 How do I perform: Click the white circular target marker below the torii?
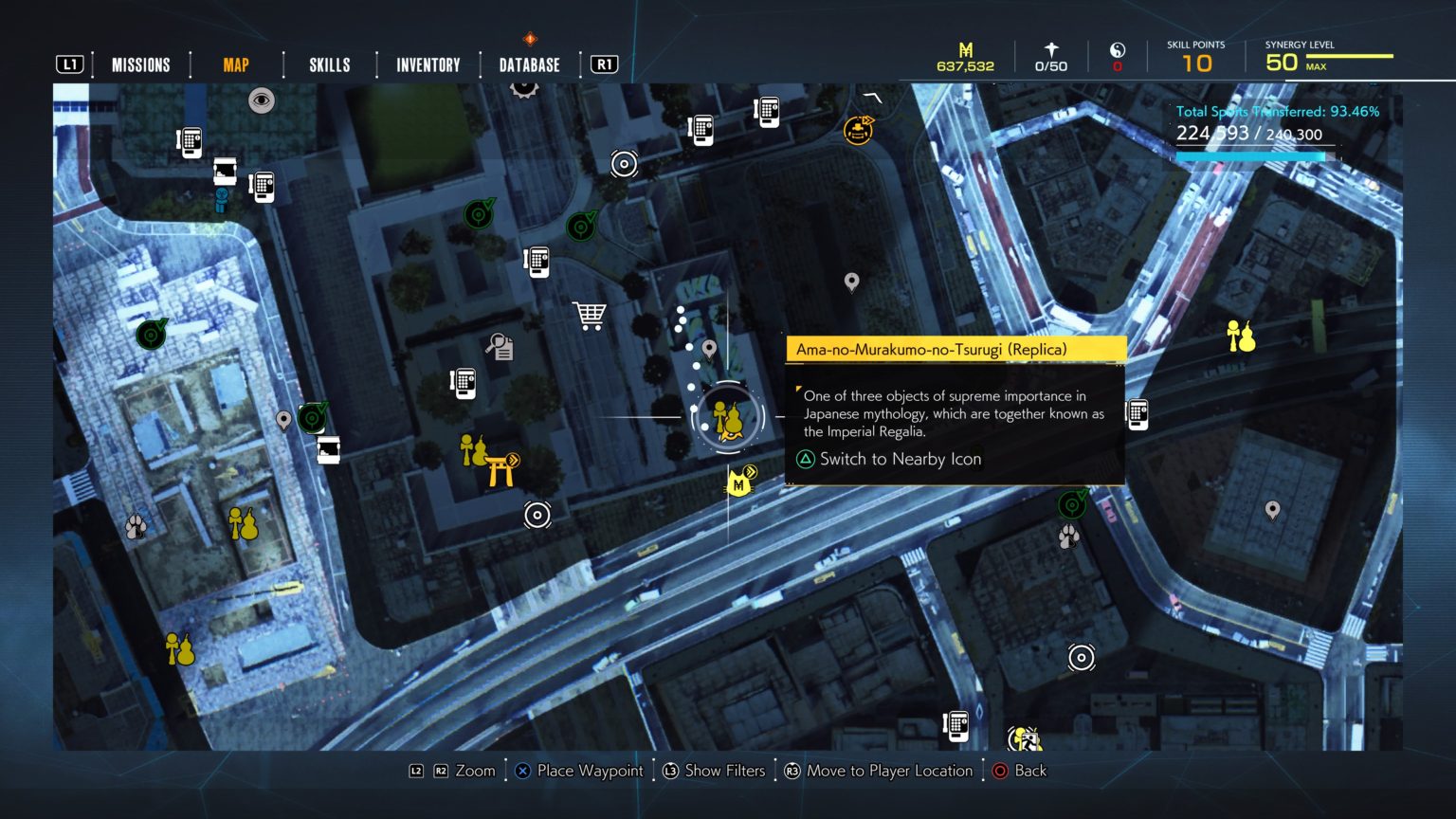click(537, 515)
